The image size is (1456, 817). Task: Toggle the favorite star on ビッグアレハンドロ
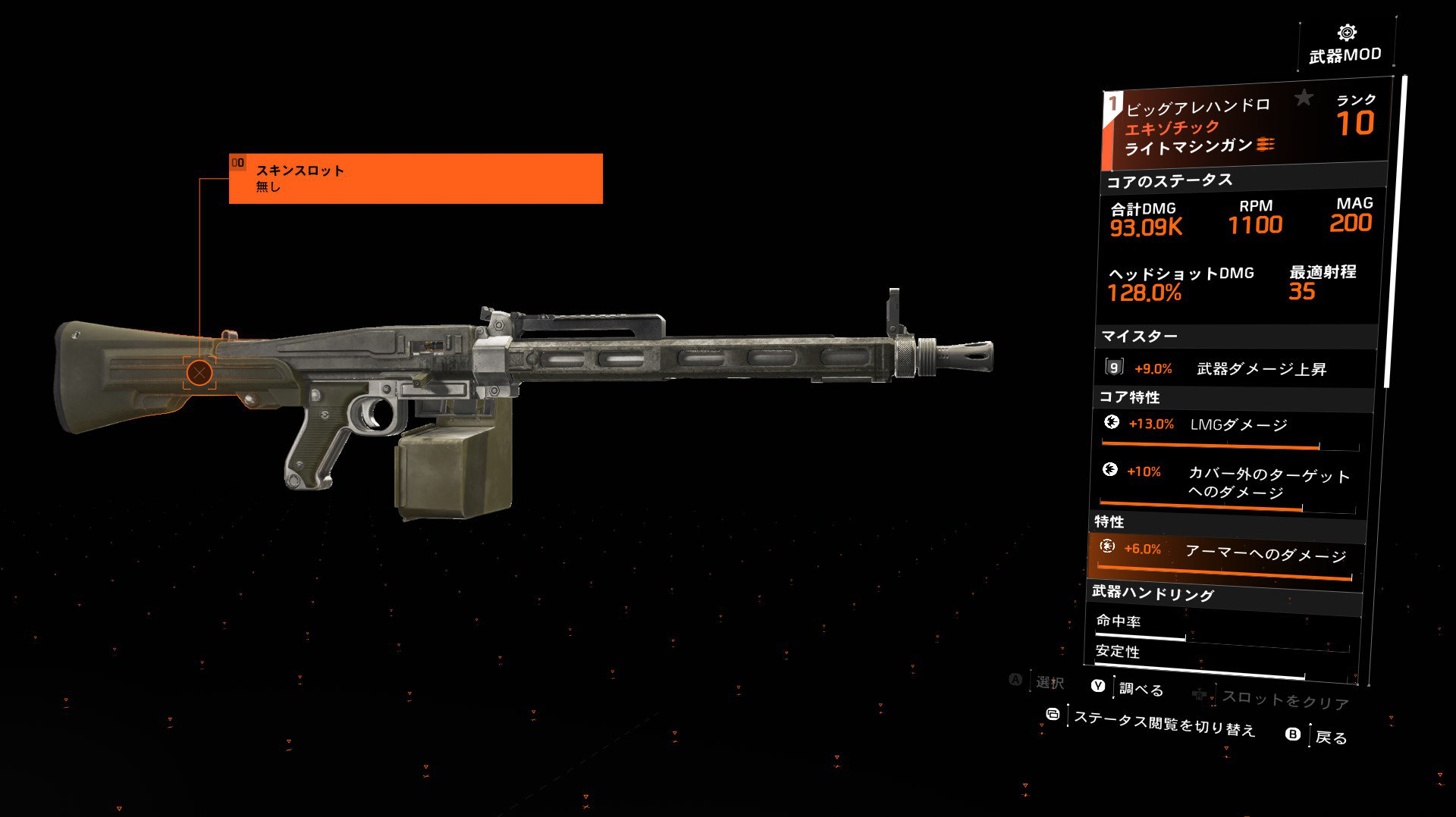(1304, 98)
